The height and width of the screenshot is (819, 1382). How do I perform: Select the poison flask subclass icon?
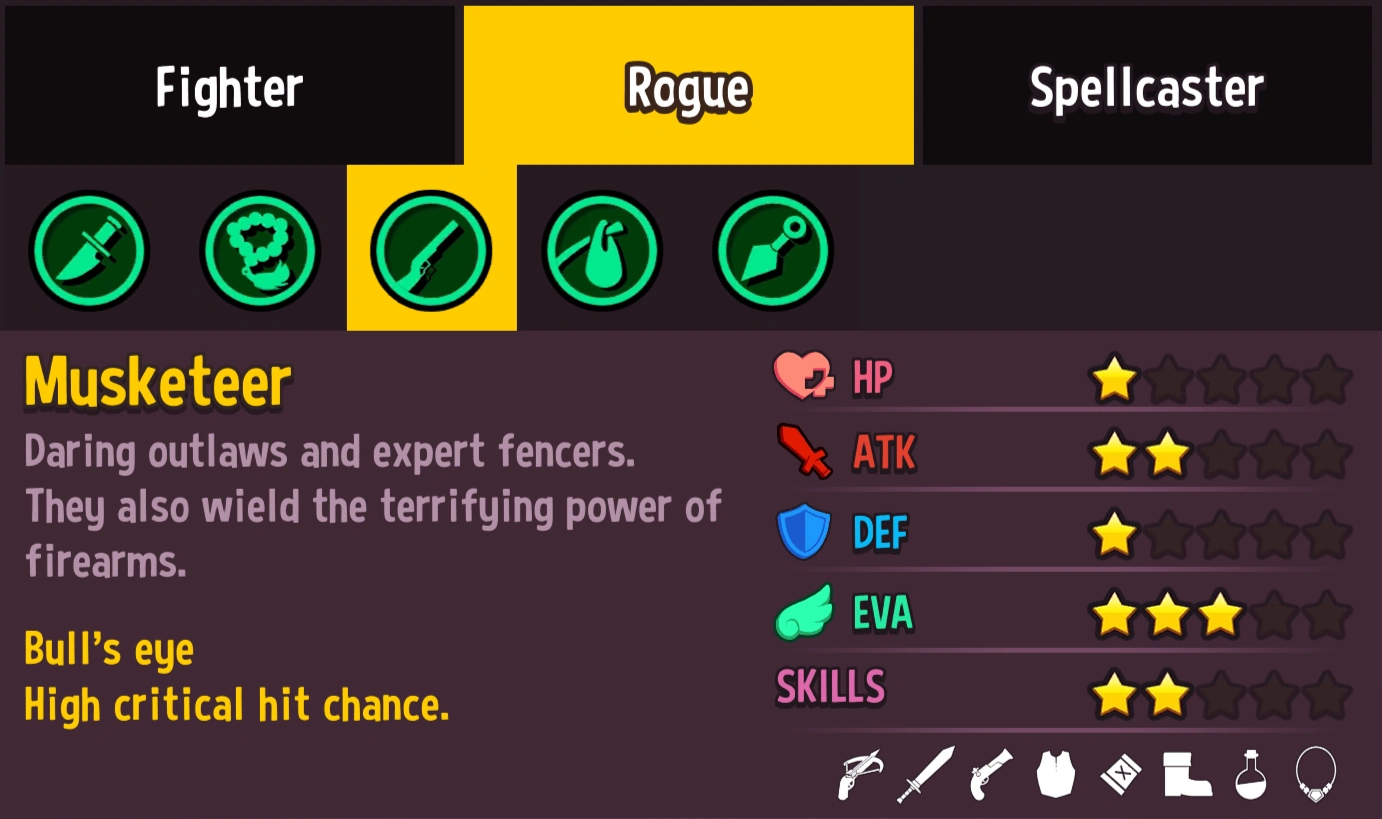click(601, 250)
